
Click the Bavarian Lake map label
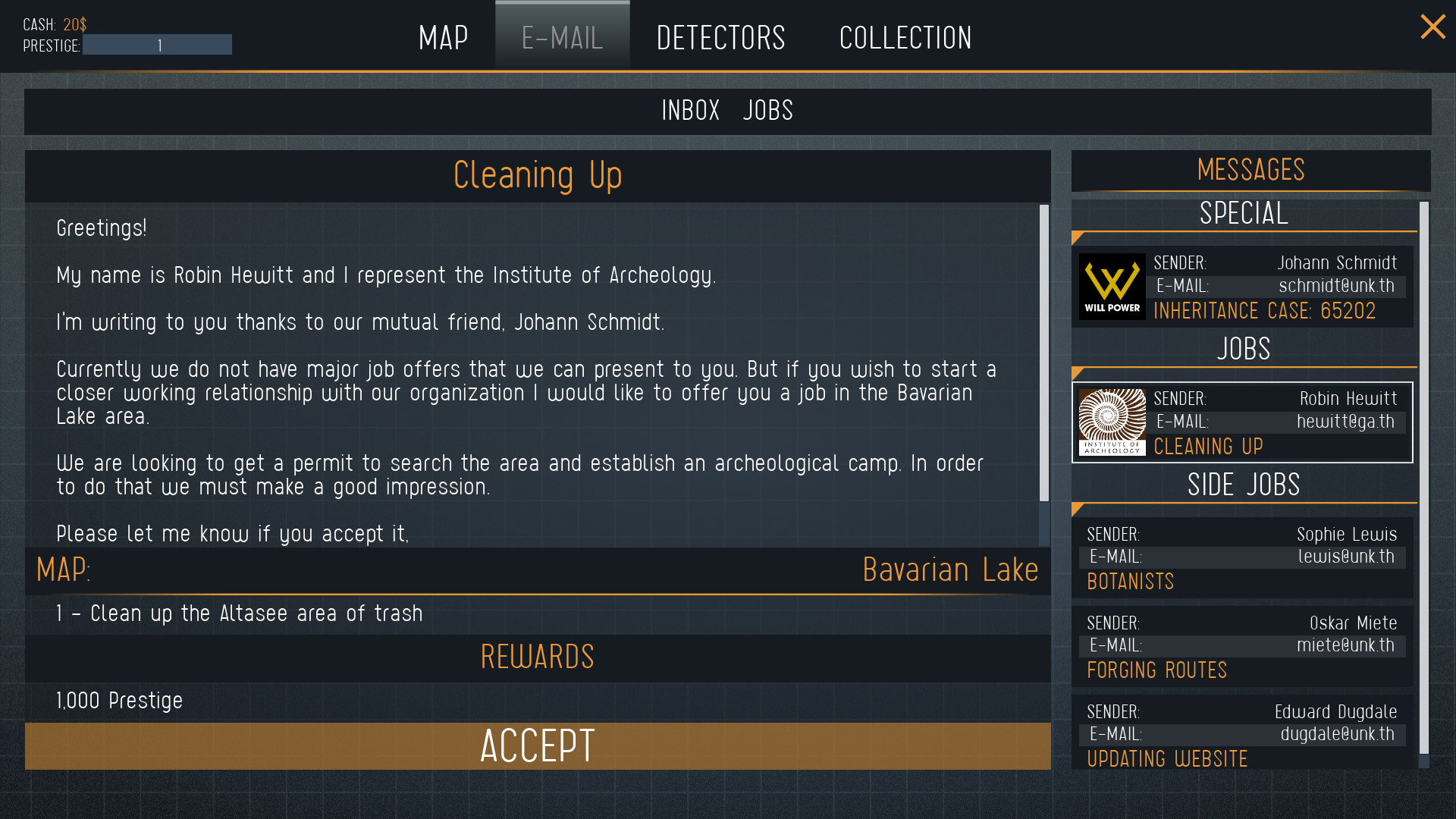pyautogui.click(x=951, y=570)
